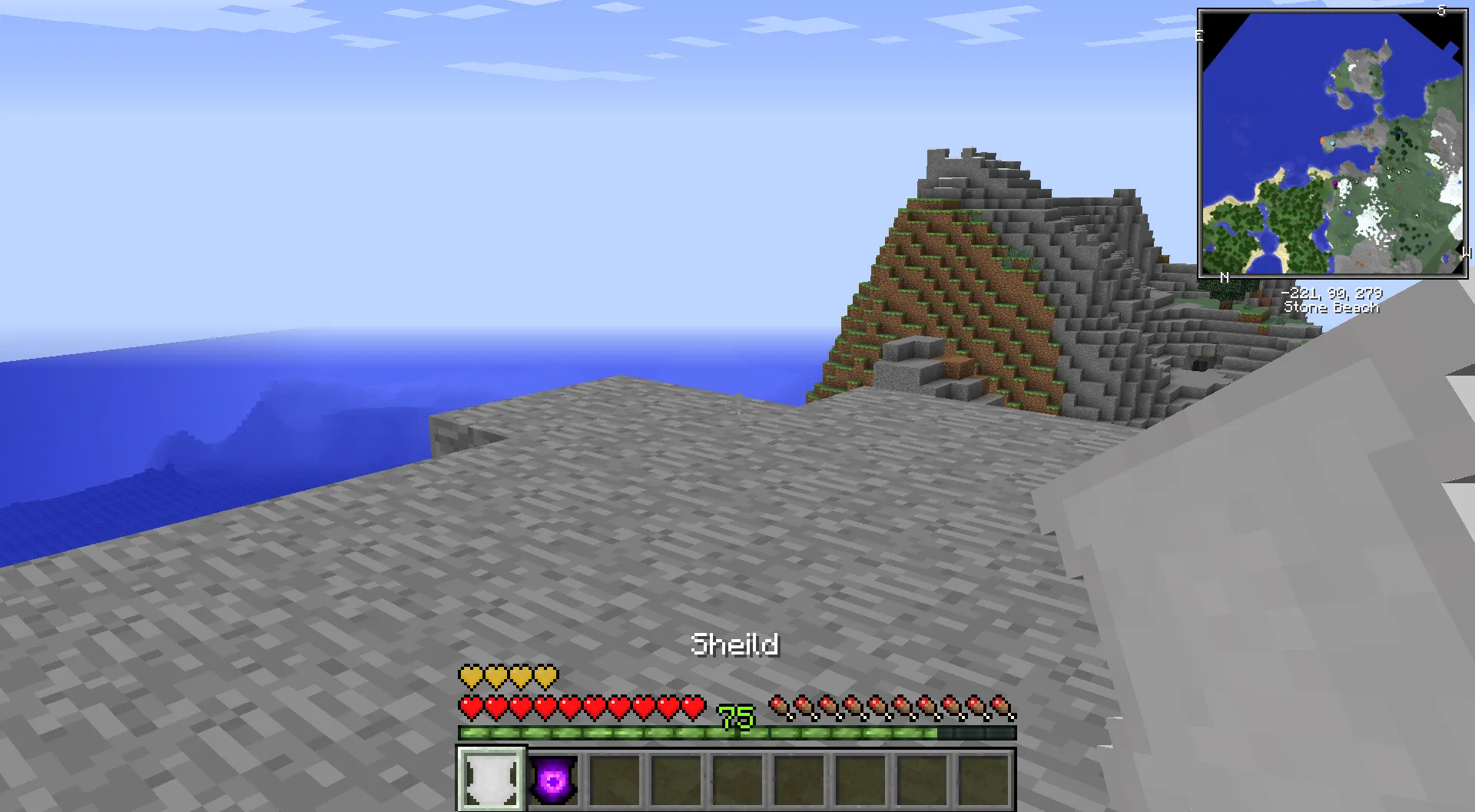
Task: Click the S compass label on the minimap
Action: 1441,10
